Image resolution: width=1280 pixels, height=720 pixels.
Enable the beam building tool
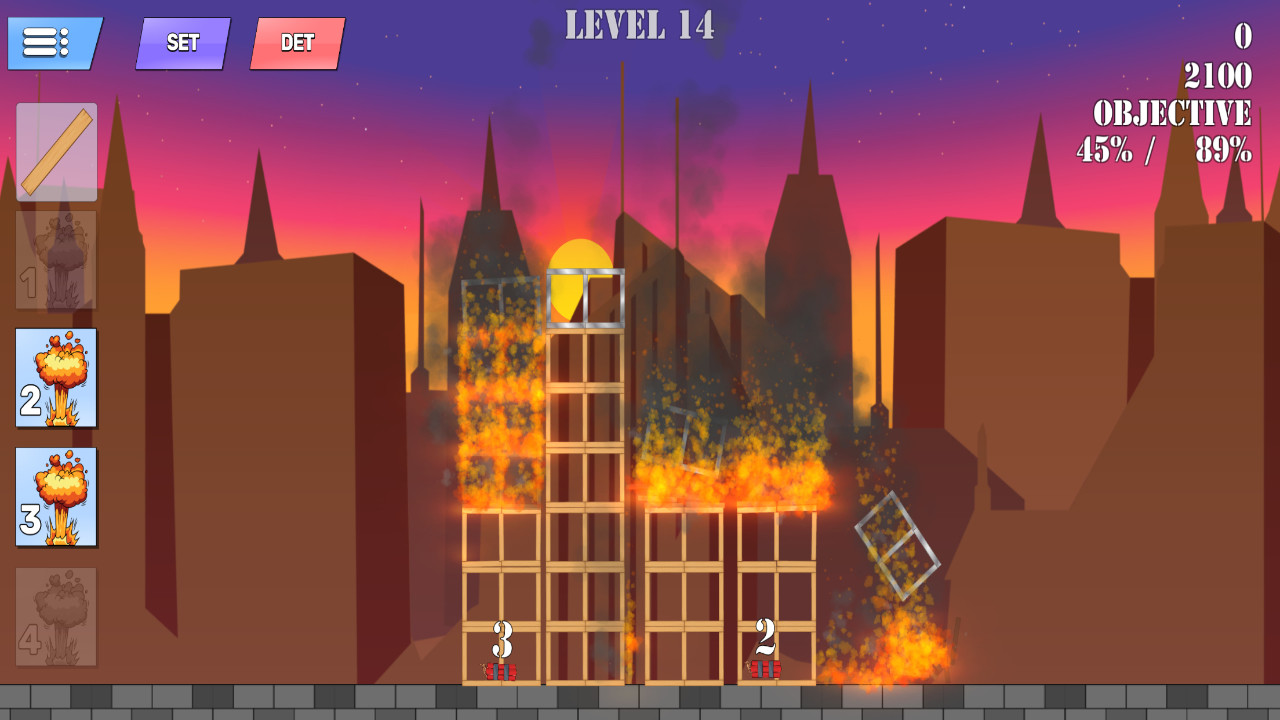click(55, 150)
